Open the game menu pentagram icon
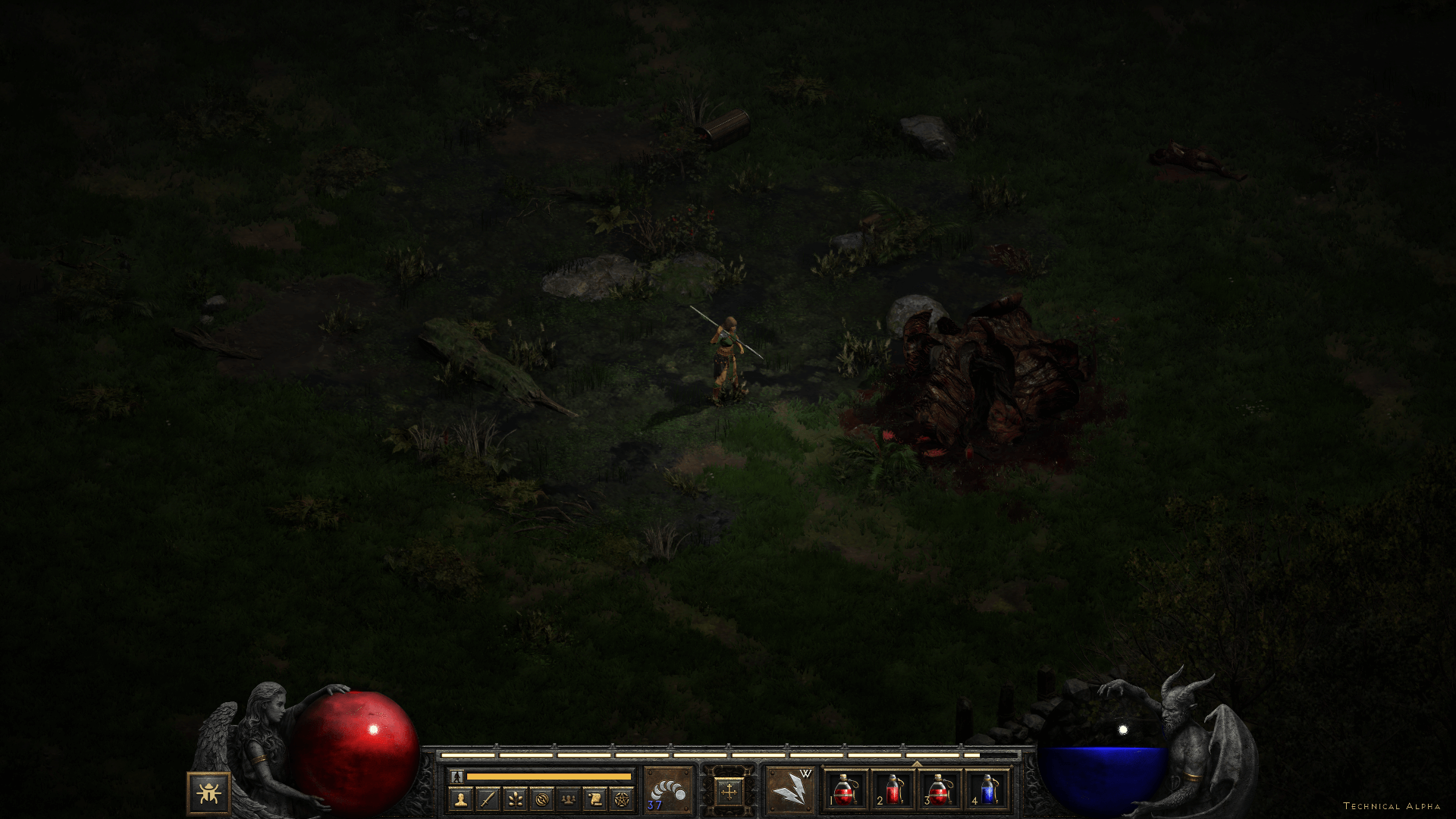This screenshot has height=819, width=1456. coord(622,799)
